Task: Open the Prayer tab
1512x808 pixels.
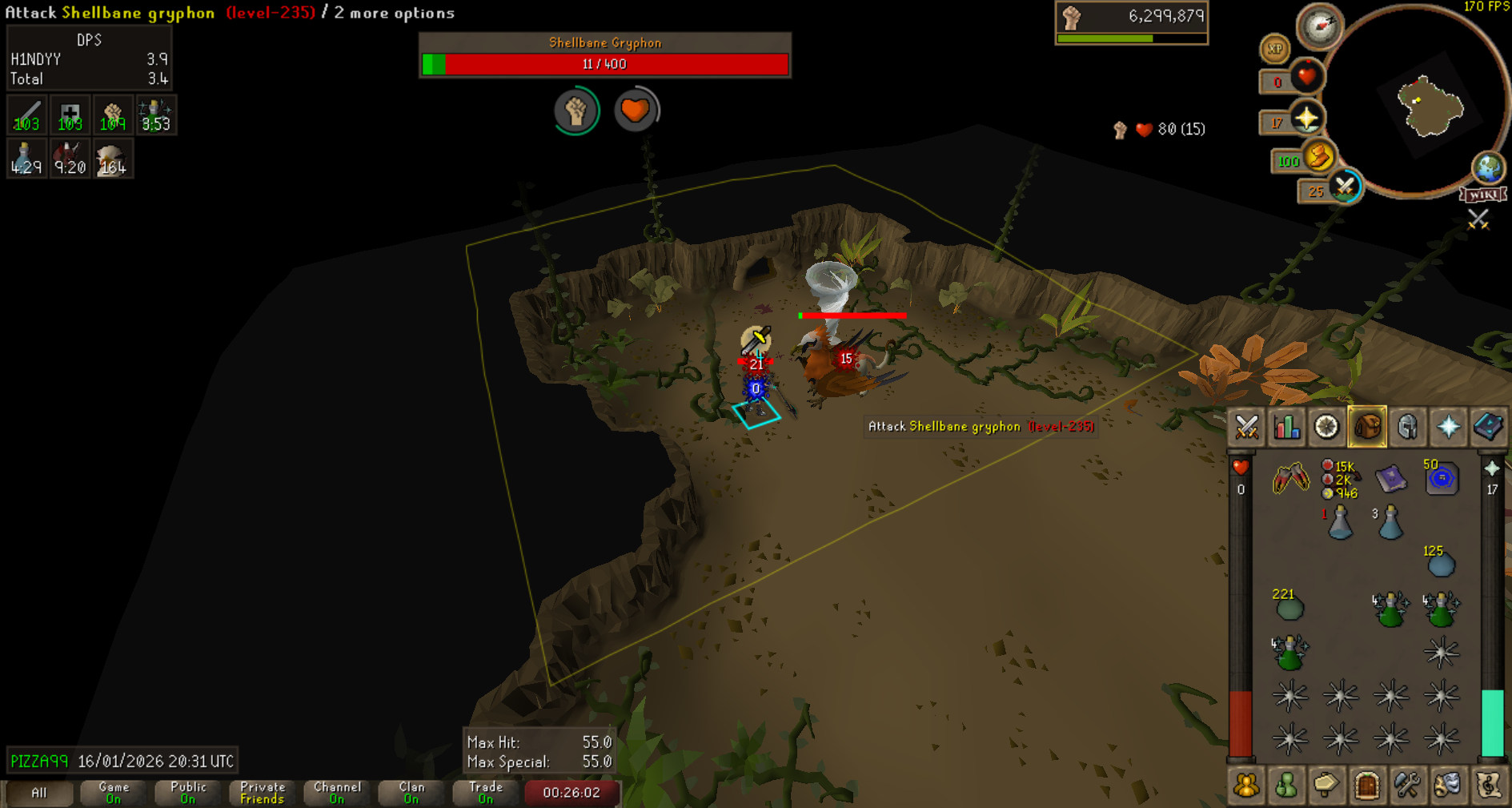Action: tap(1448, 427)
